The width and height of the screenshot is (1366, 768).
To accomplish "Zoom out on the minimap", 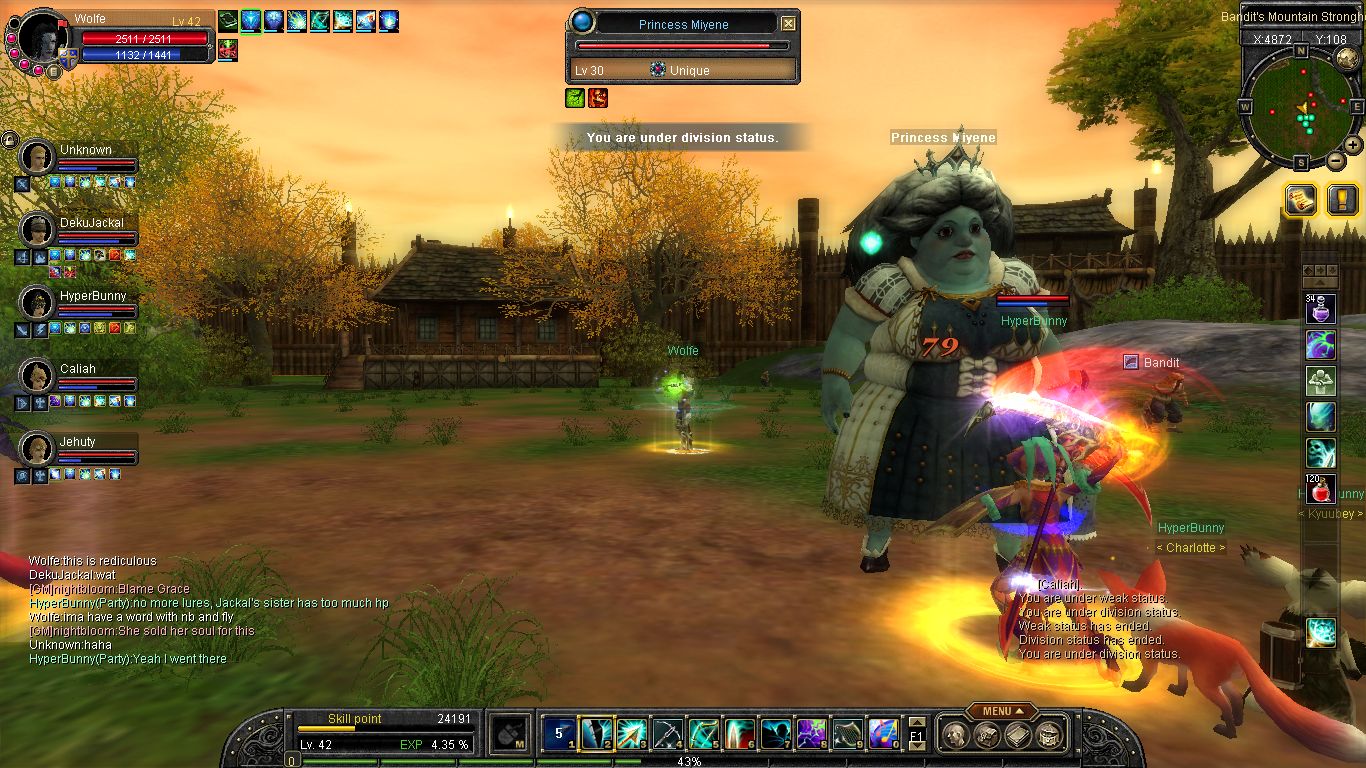I will 1335,161.
